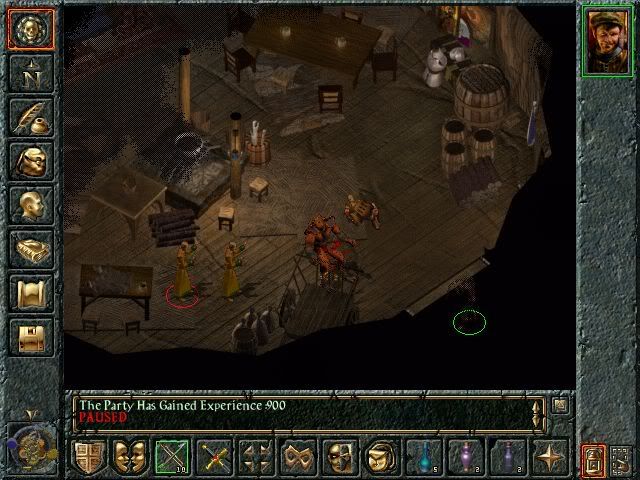Open the options via the floppy disk icon
The width and height of the screenshot is (640, 480).
pyautogui.click(x=29, y=337)
